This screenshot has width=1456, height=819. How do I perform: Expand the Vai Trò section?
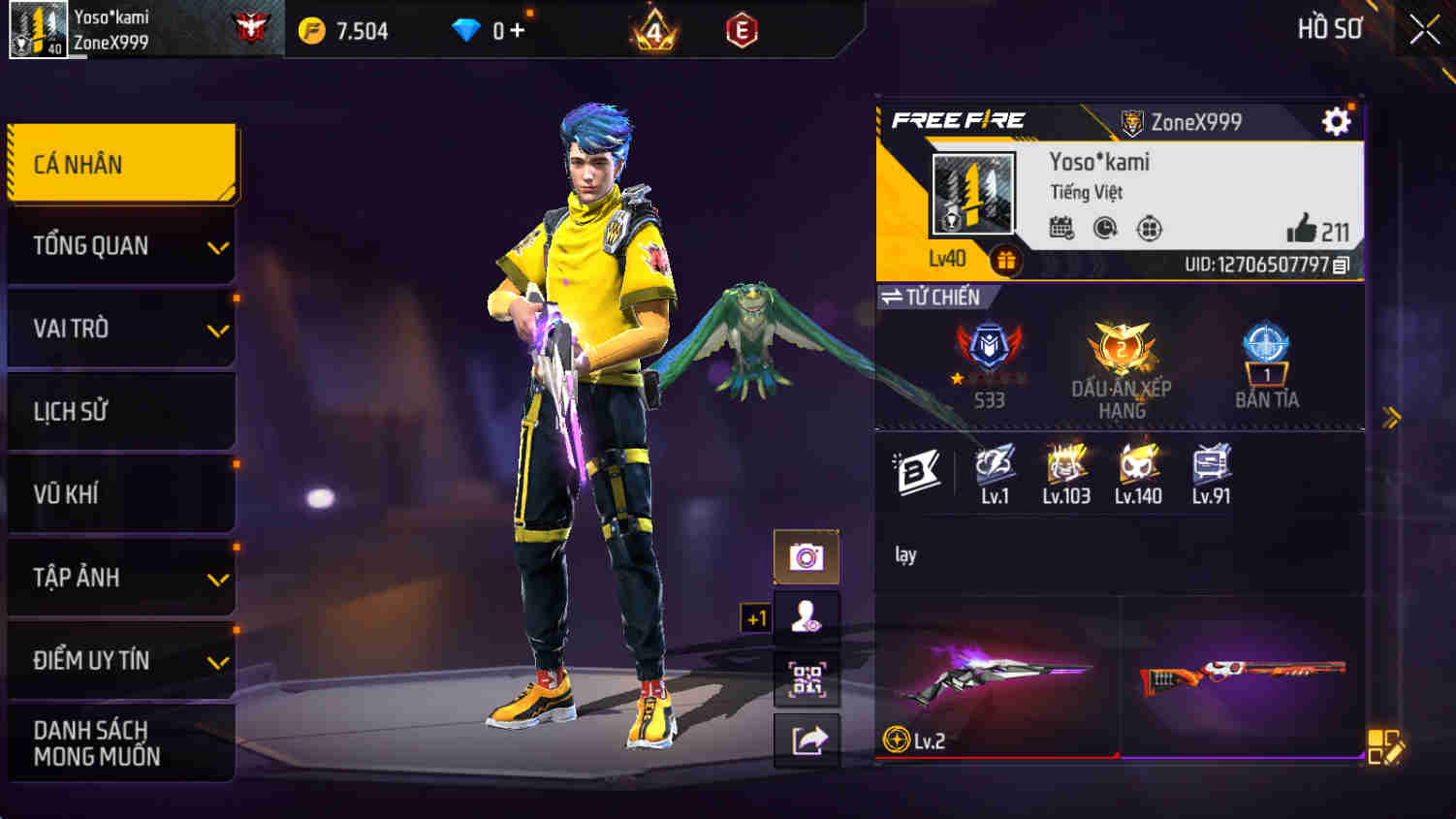(121, 329)
